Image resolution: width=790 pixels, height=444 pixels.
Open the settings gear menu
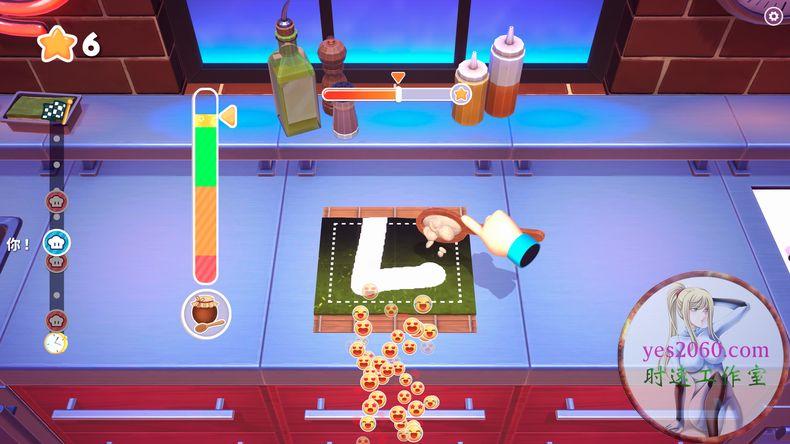point(773,16)
